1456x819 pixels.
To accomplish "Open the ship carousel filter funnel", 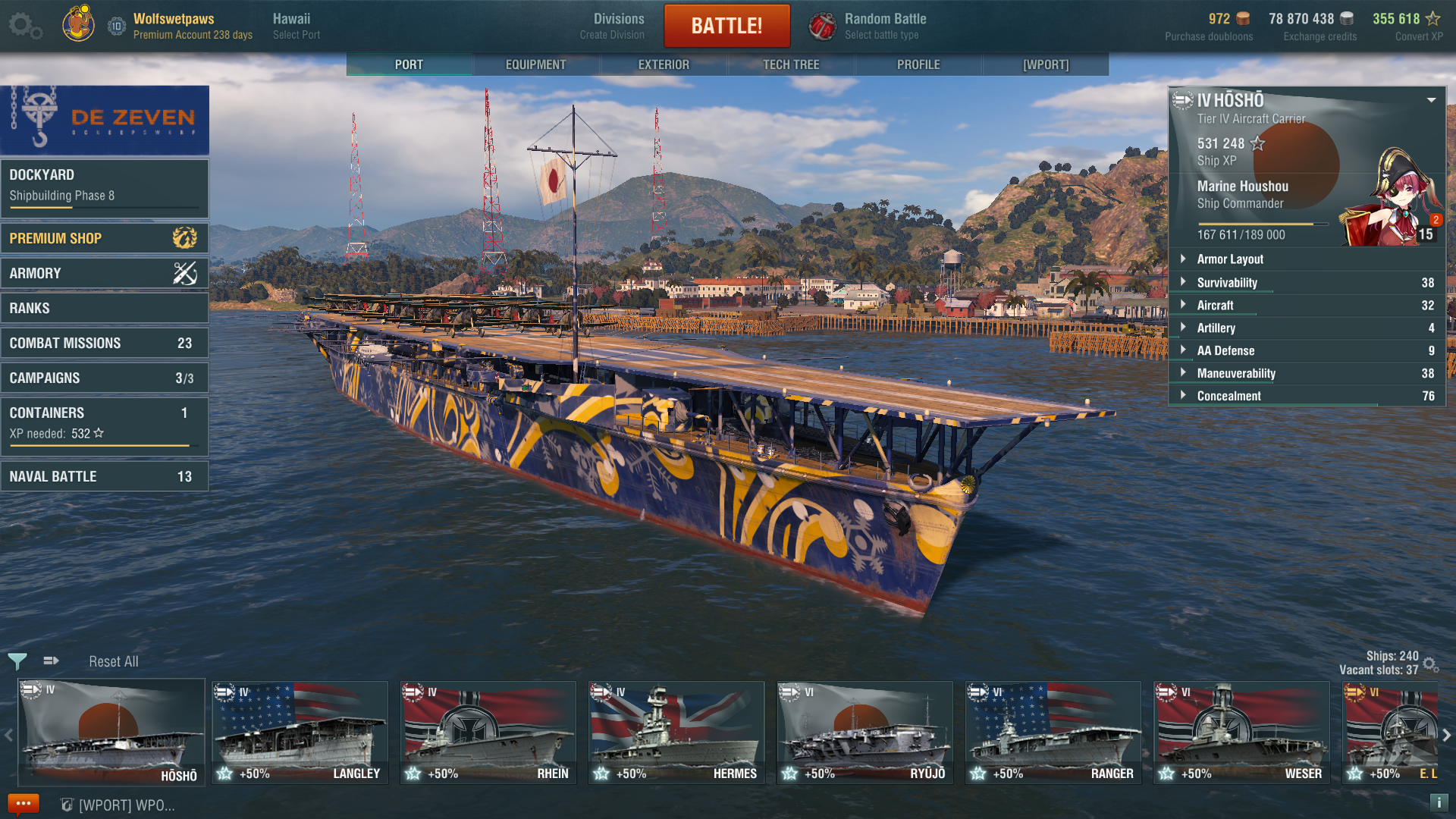I will 17,661.
